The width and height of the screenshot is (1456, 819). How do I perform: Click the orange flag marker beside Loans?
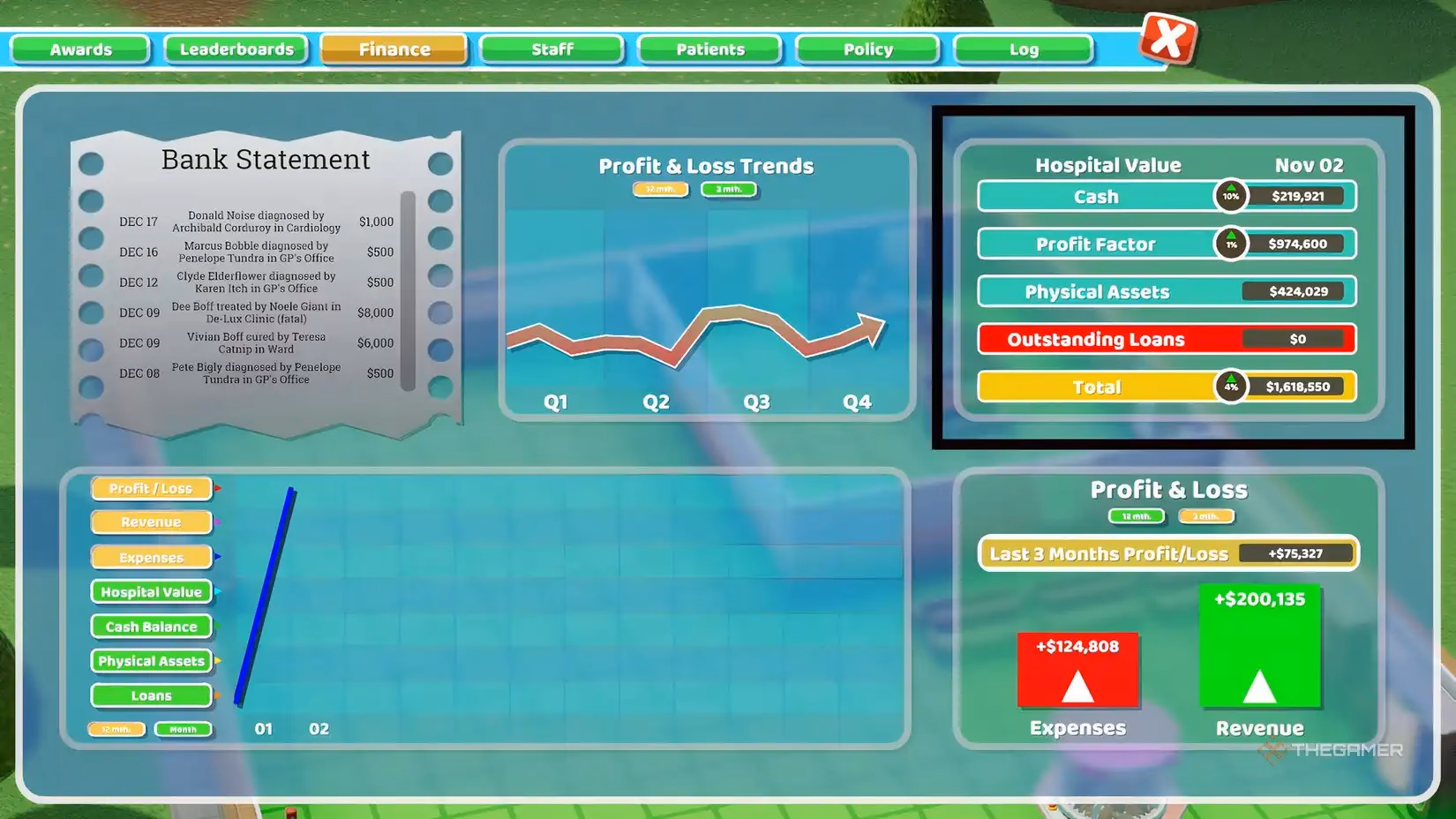pyautogui.click(x=216, y=695)
